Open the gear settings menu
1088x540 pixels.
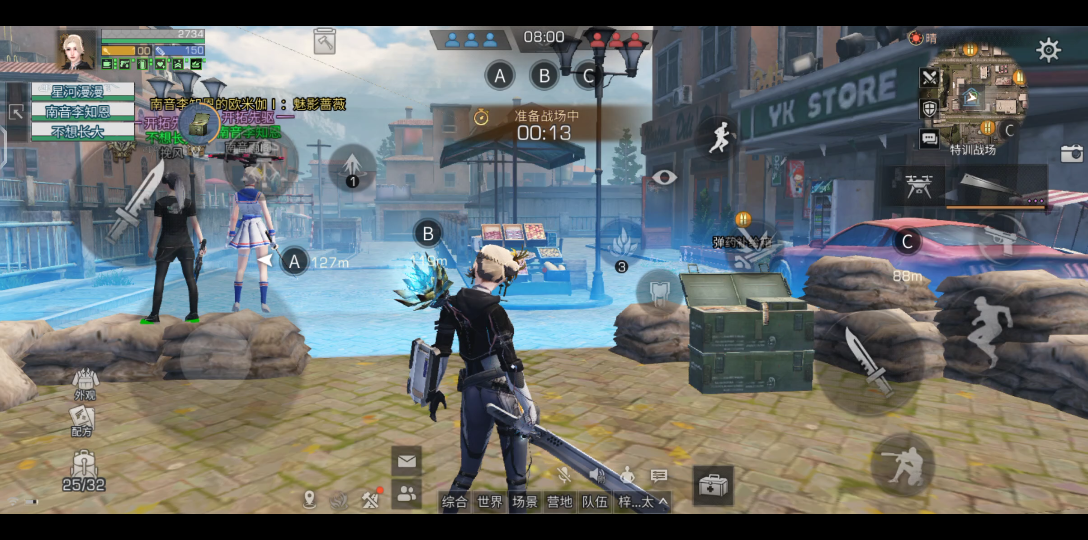point(1048,50)
